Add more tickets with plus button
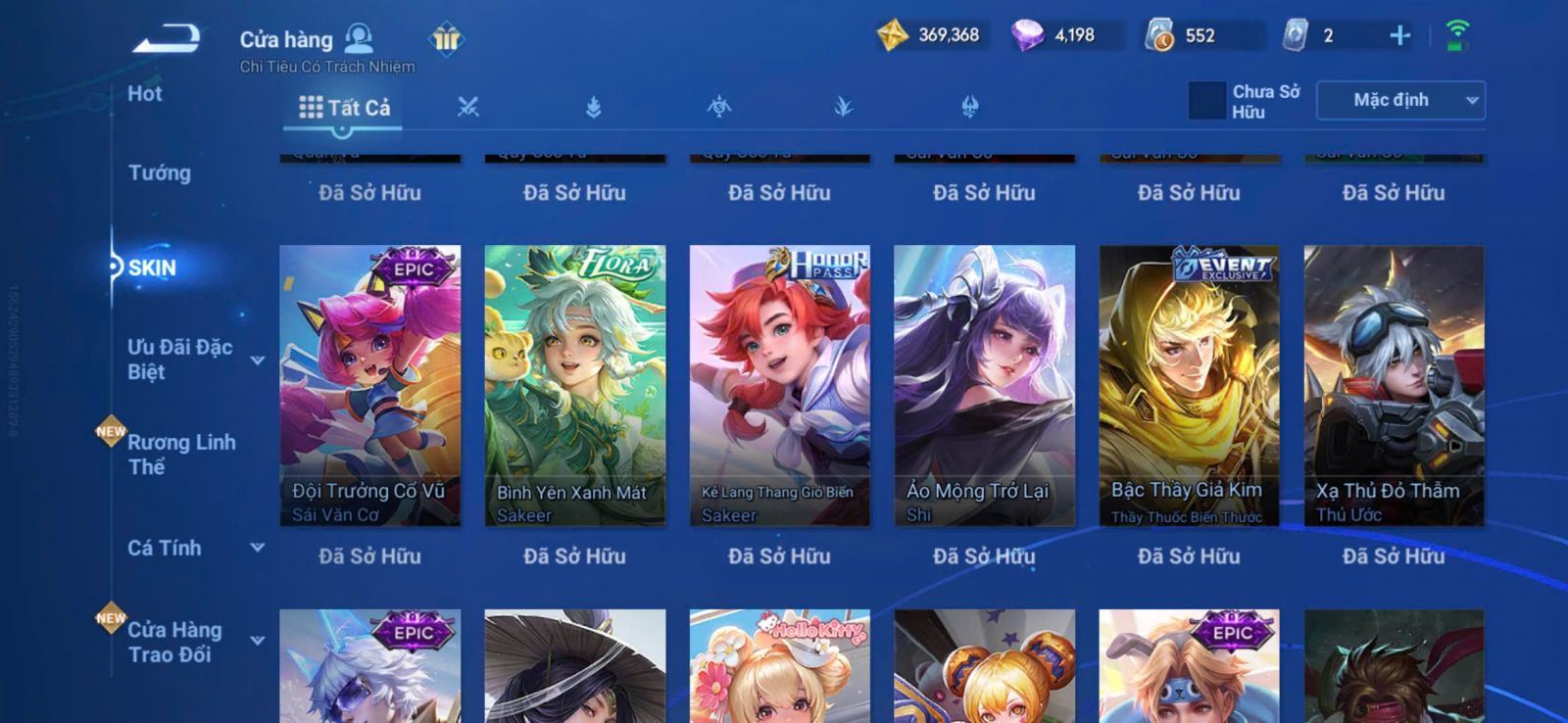Screen dimensions: 1568x723 click(x=1399, y=36)
